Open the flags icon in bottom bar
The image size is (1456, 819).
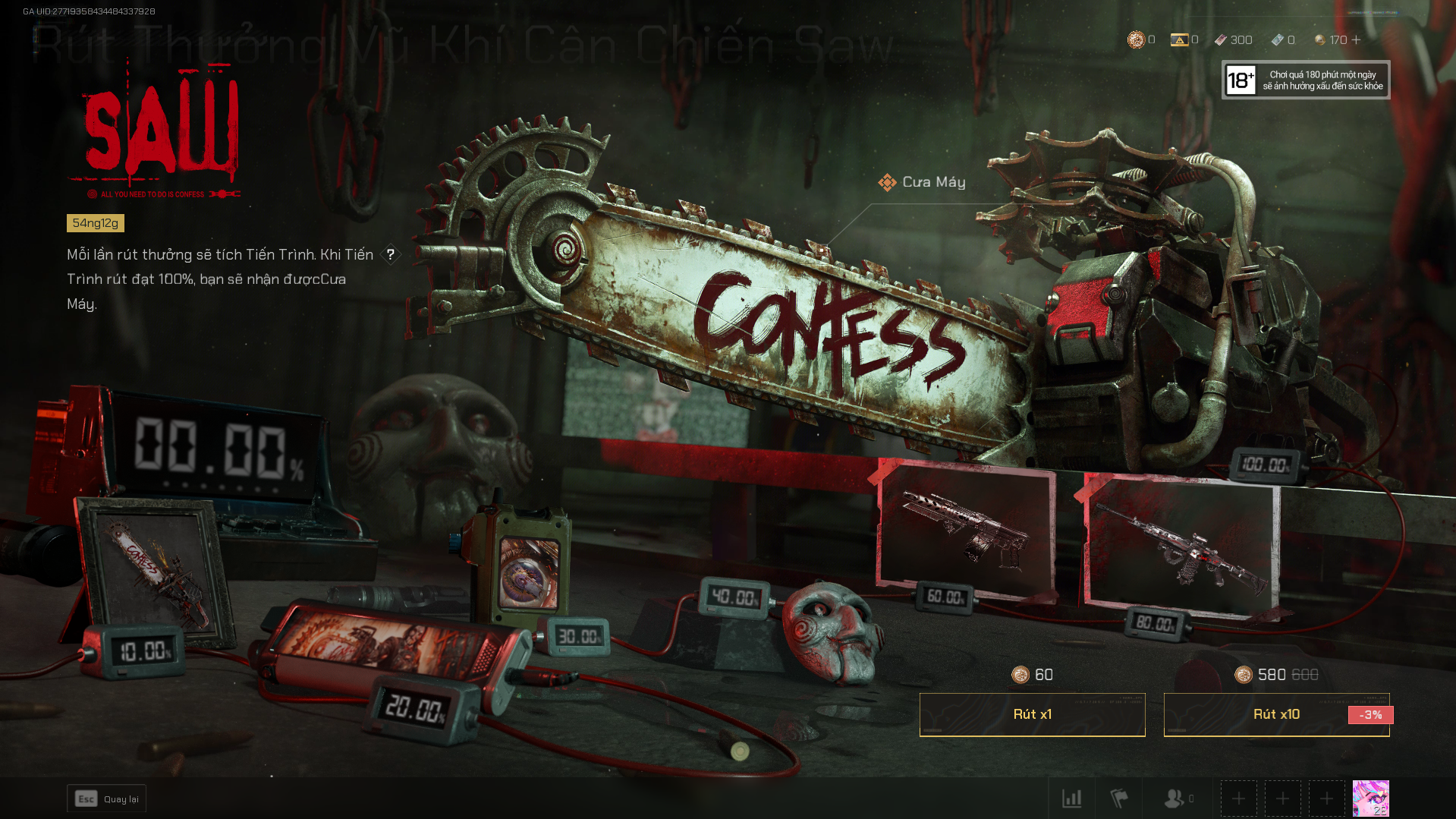point(1119,799)
